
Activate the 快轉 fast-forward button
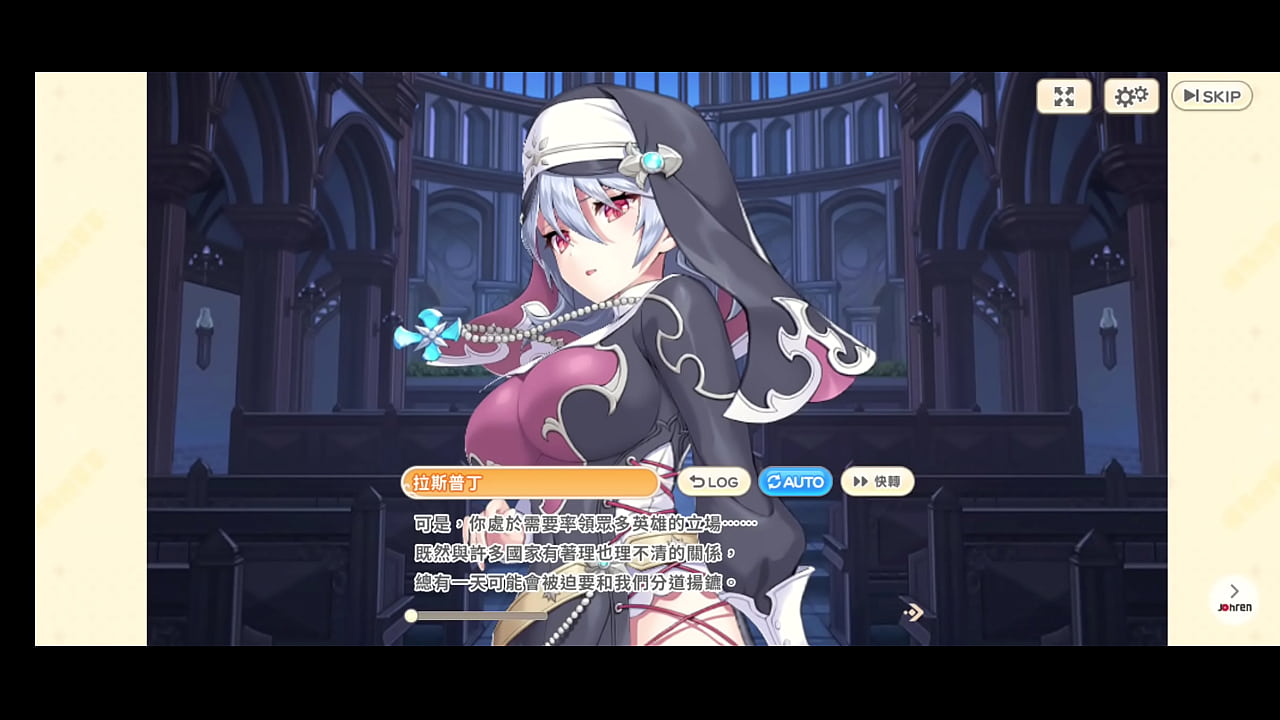[877, 482]
